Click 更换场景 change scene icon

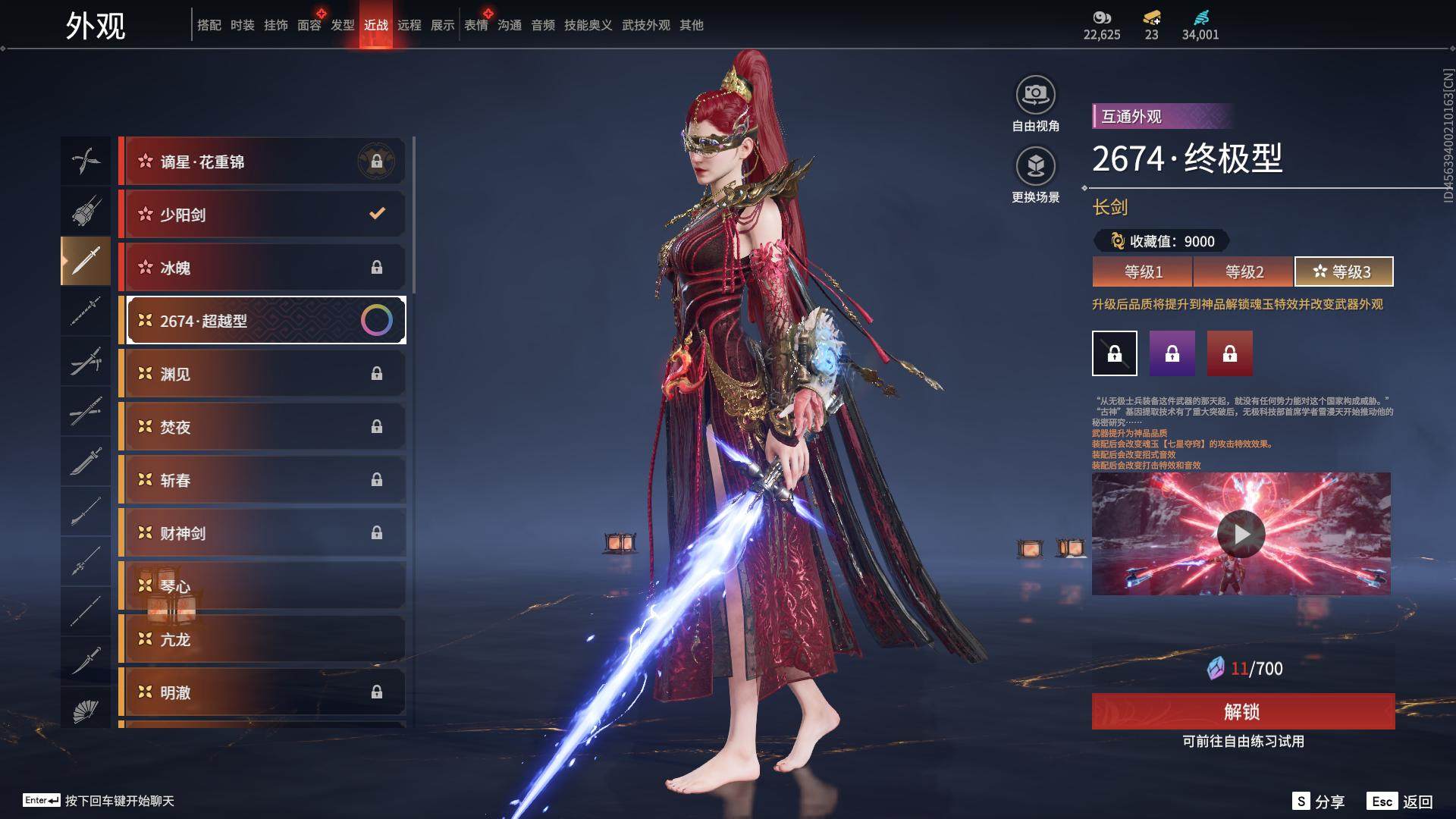(1035, 167)
